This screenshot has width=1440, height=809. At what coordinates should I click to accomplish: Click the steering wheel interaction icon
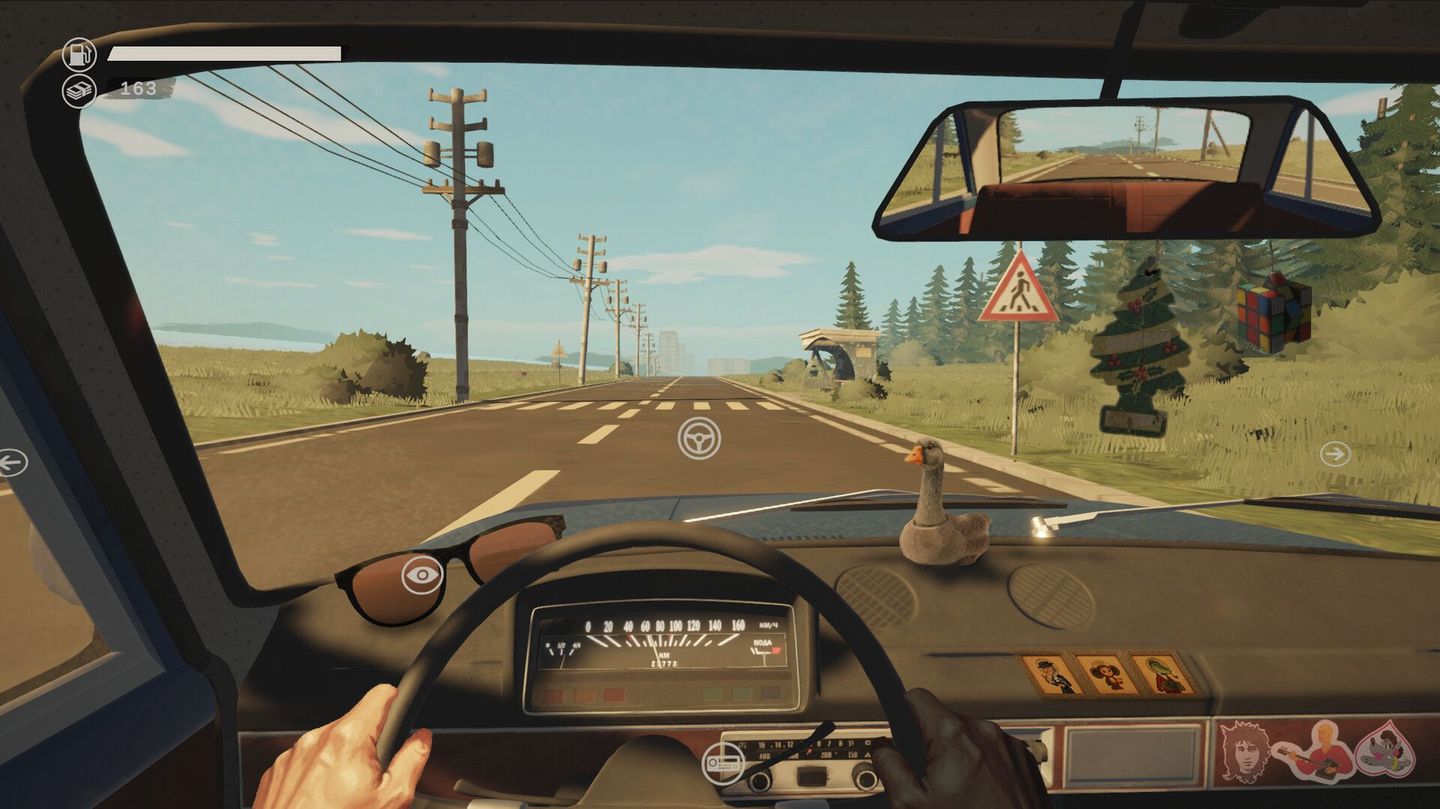[702, 438]
